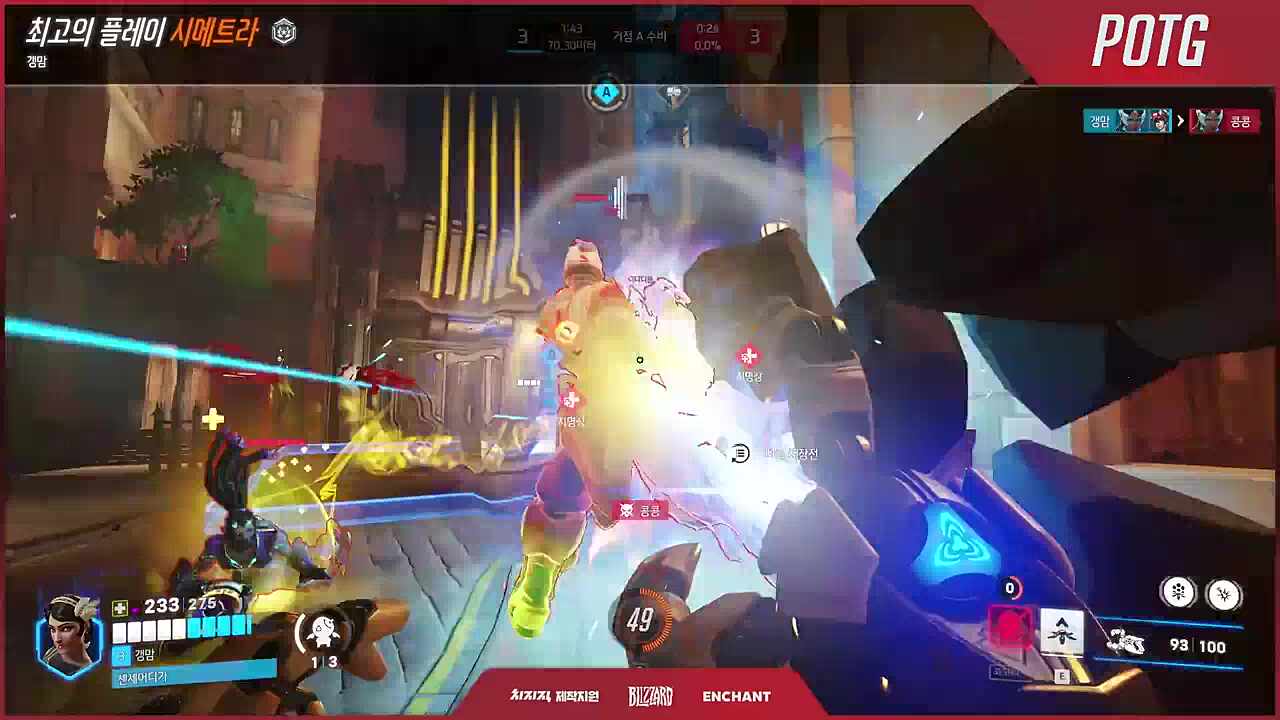Click the Blizzard sponsor logo
1280x720 pixels.
point(650,696)
